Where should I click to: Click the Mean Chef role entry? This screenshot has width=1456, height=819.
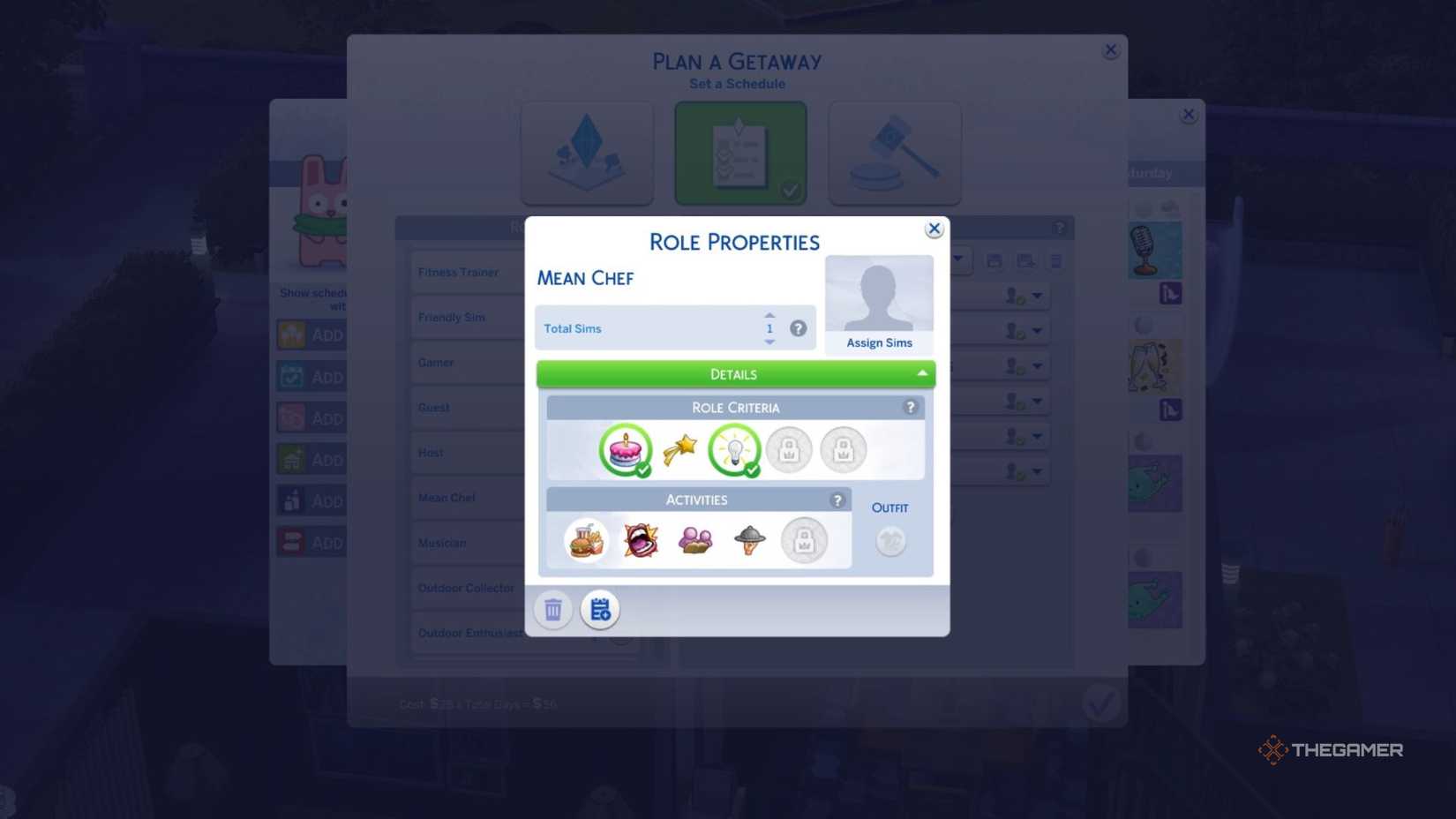pyautogui.click(x=447, y=498)
